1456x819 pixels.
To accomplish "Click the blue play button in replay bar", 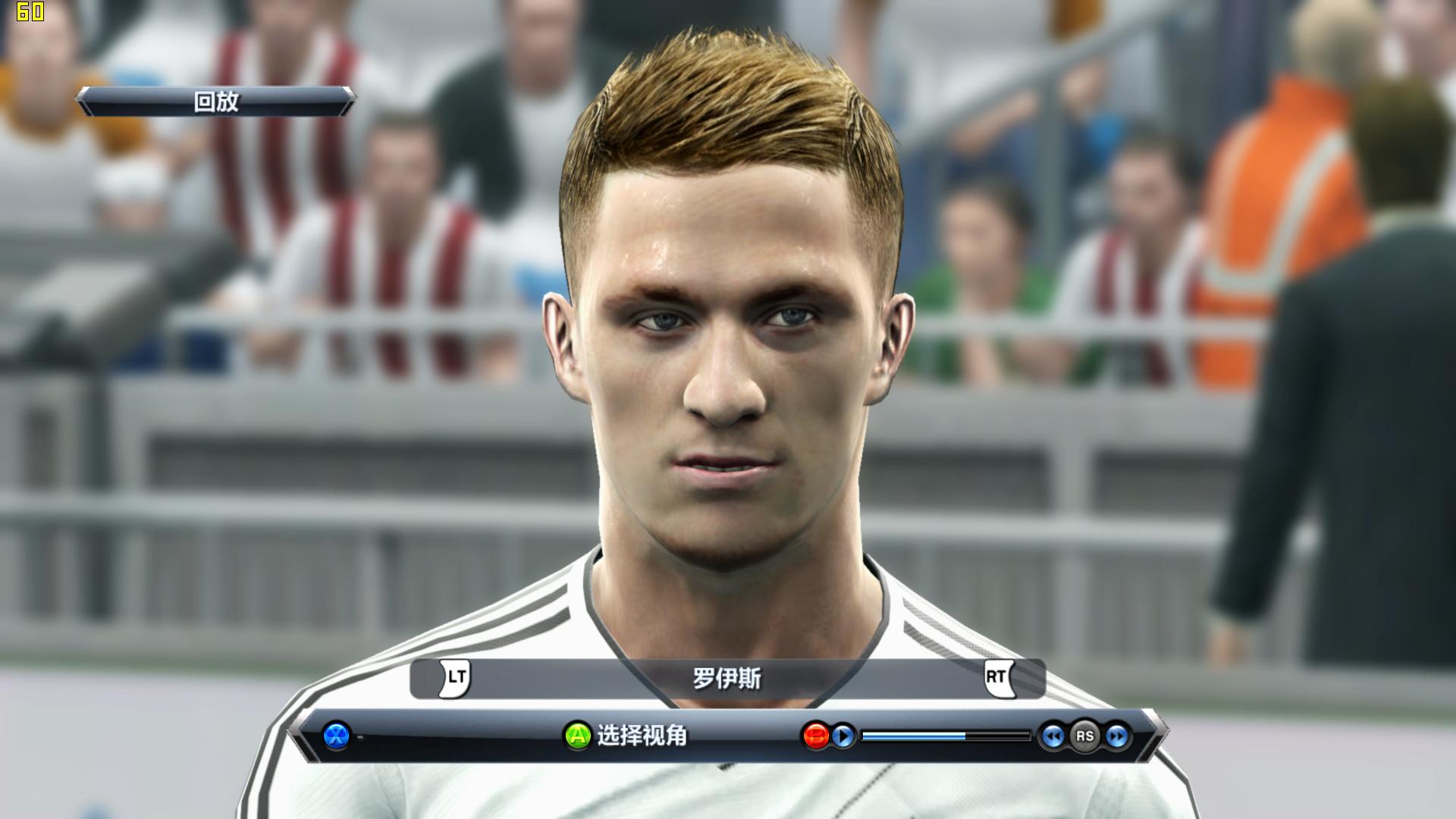I will 843,736.
